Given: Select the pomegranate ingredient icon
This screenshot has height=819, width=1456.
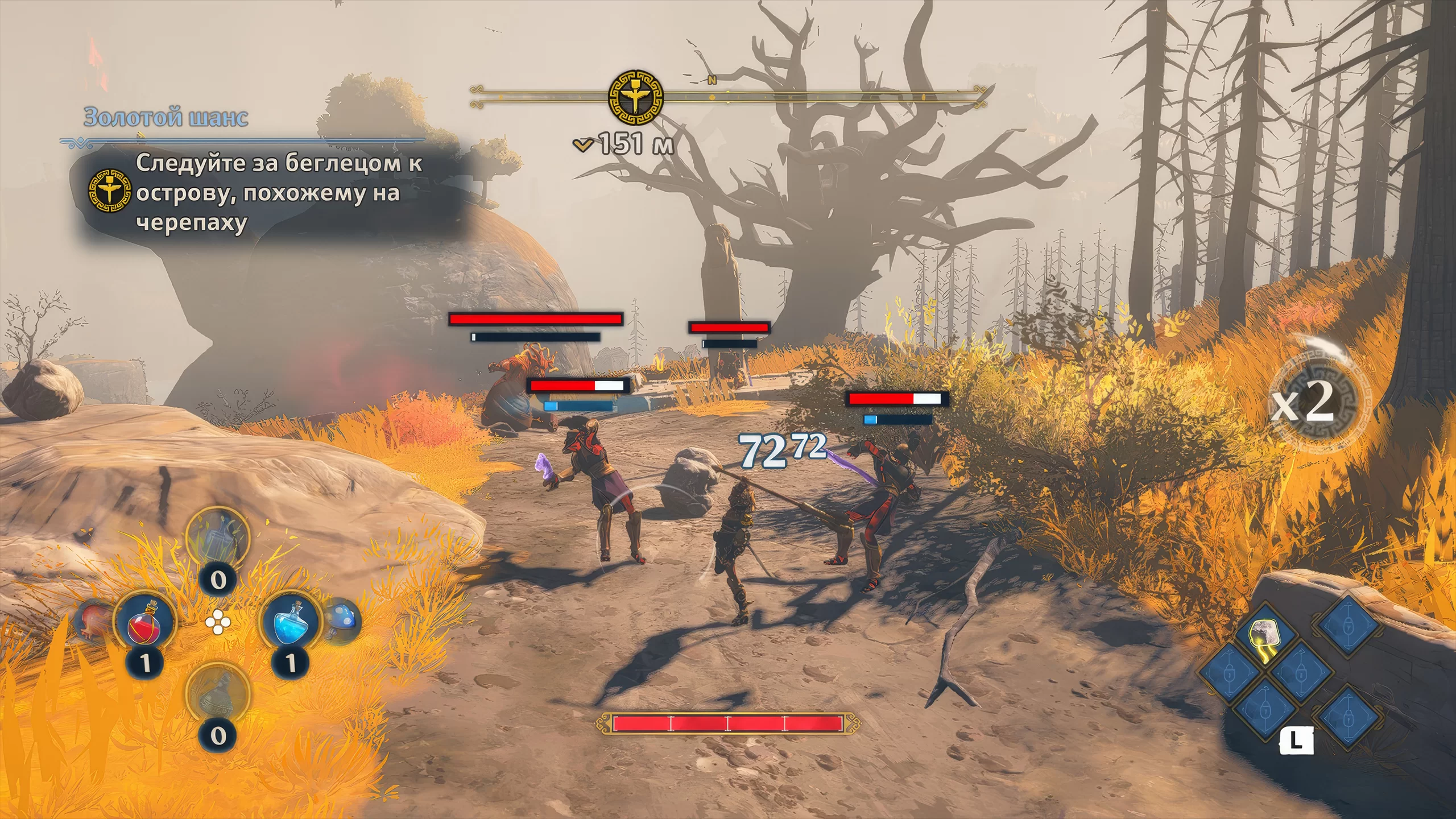Looking at the screenshot, I should pyautogui.click(x=94, y=622).
